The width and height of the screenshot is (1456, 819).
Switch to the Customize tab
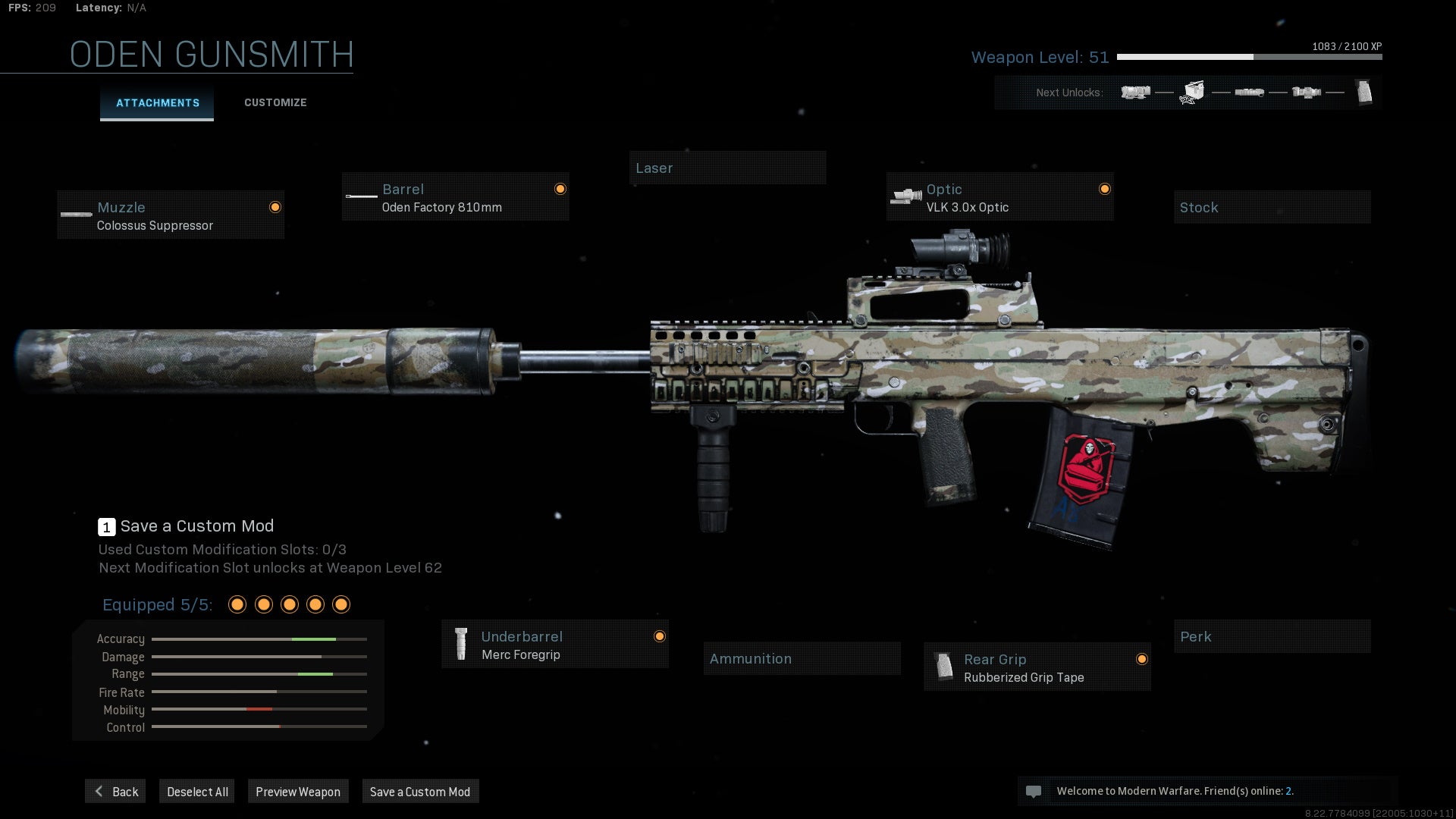275,102
